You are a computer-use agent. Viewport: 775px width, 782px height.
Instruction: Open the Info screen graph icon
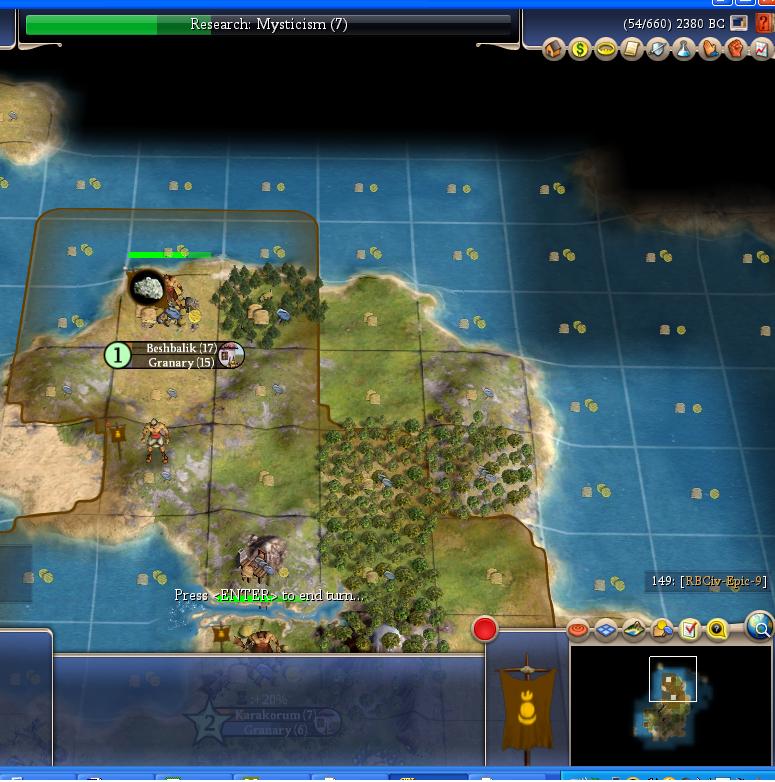tap(761, 49)
